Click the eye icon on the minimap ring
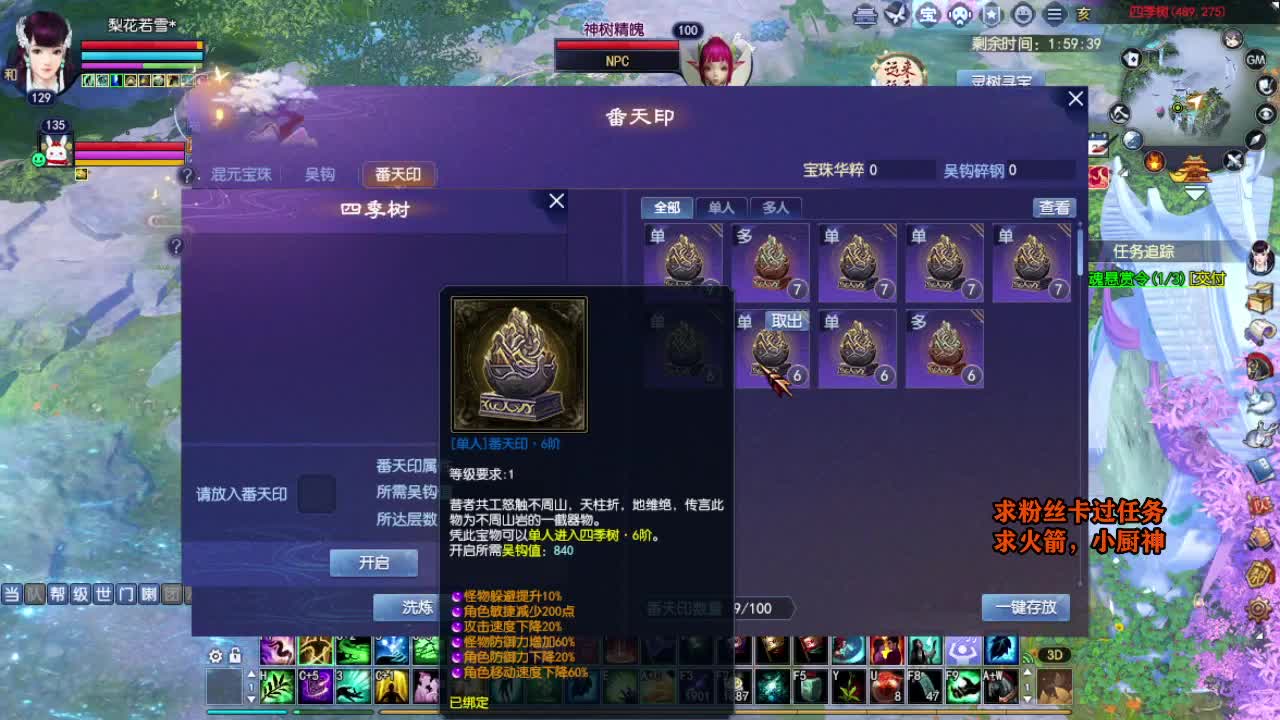The width and height of the screenshot is (1280, 720). [x=1264, y=113]
